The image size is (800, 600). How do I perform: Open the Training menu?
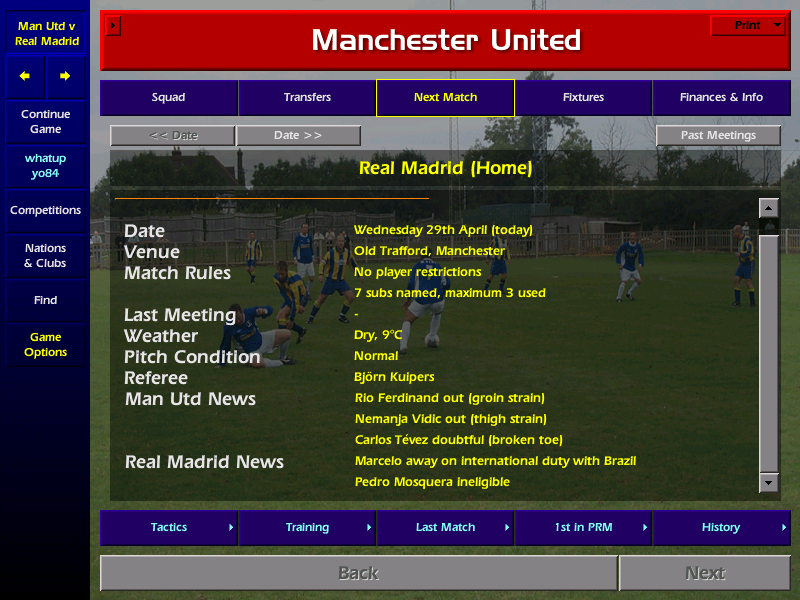pos(307,527)
